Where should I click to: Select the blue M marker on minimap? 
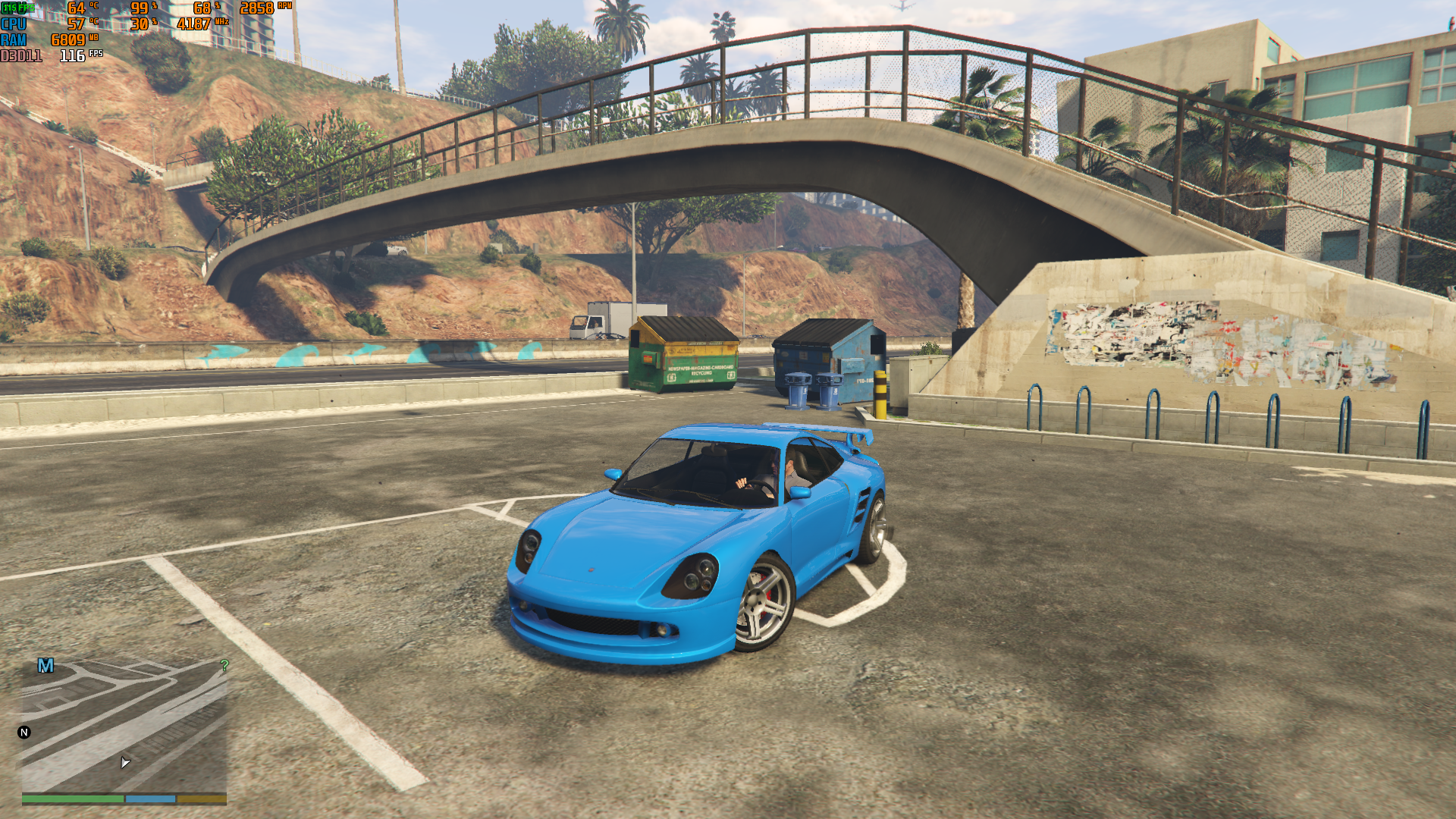coord(45,666)
